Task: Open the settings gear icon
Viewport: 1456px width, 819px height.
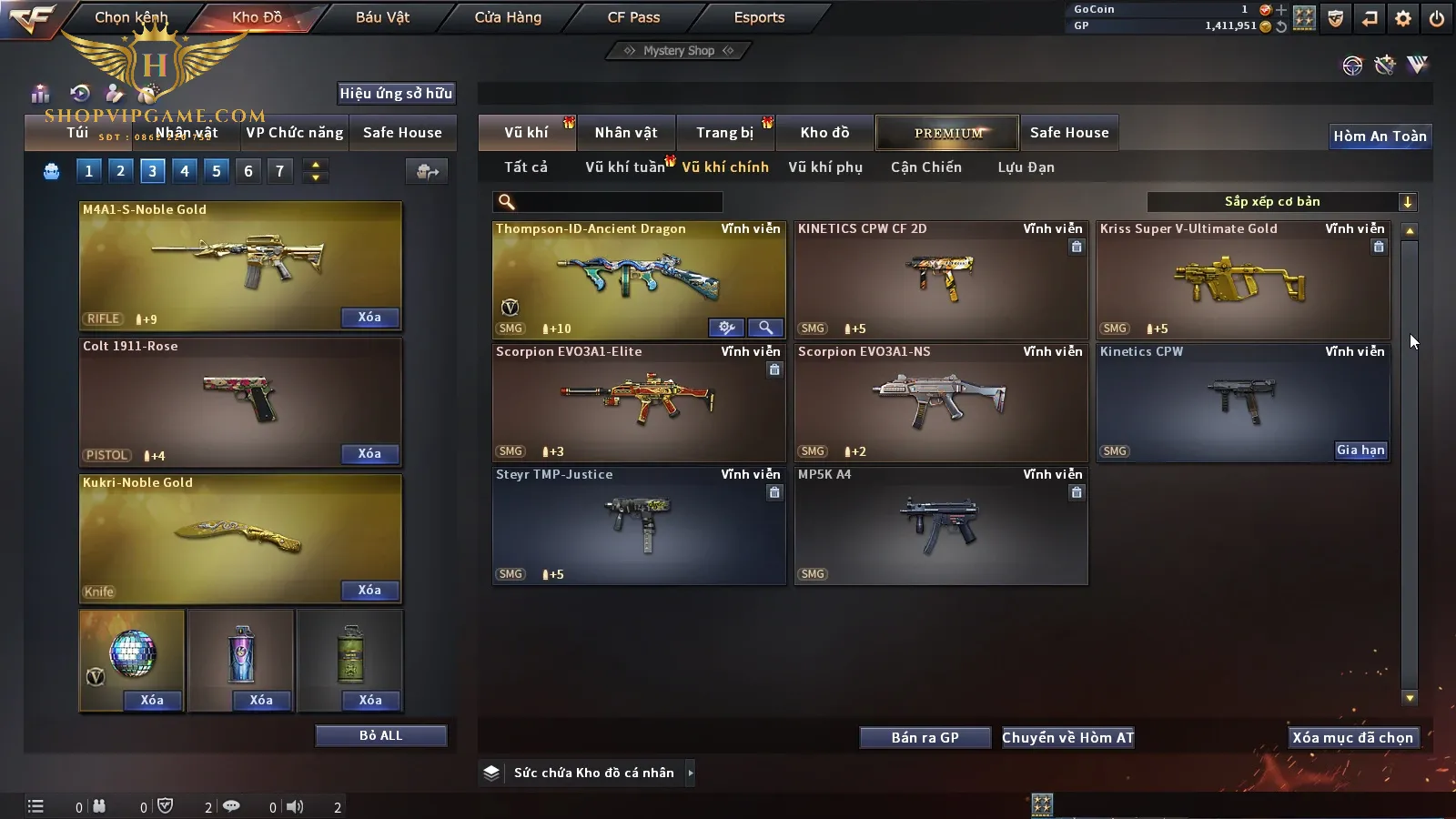Action: tap(1403, 18)
